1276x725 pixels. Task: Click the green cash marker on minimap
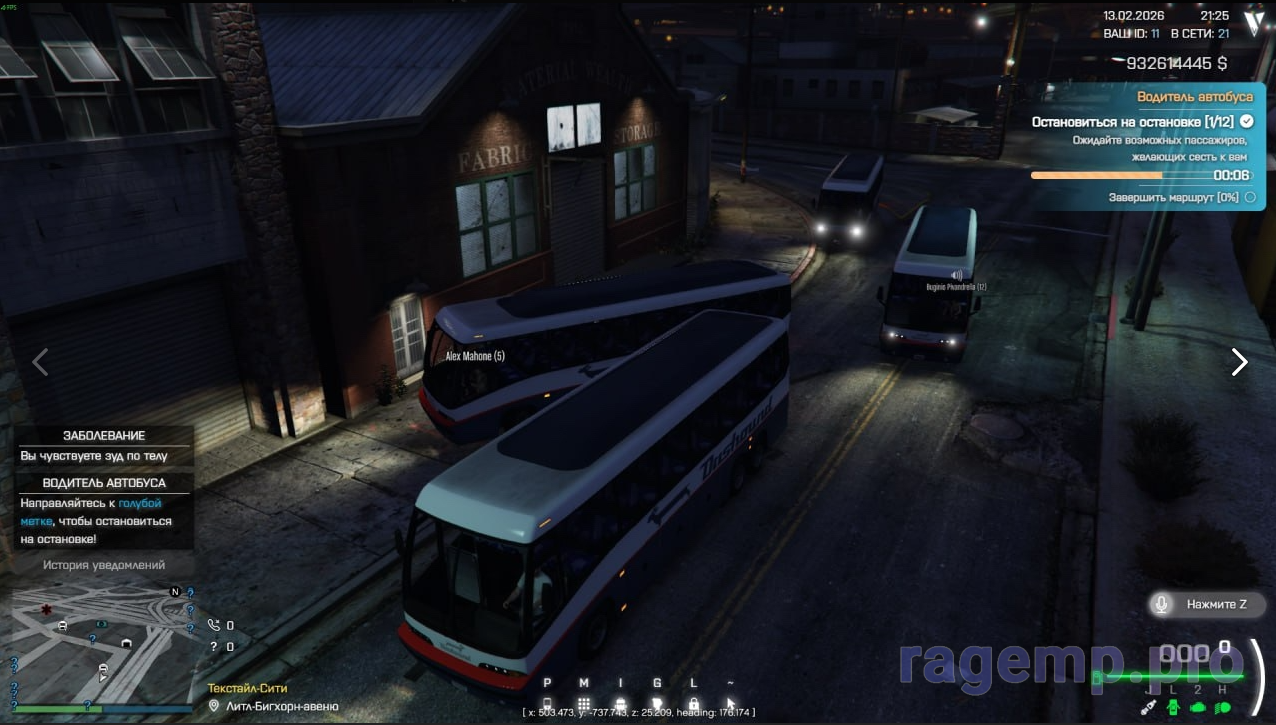pyautogui.click(x=102, y=624)
